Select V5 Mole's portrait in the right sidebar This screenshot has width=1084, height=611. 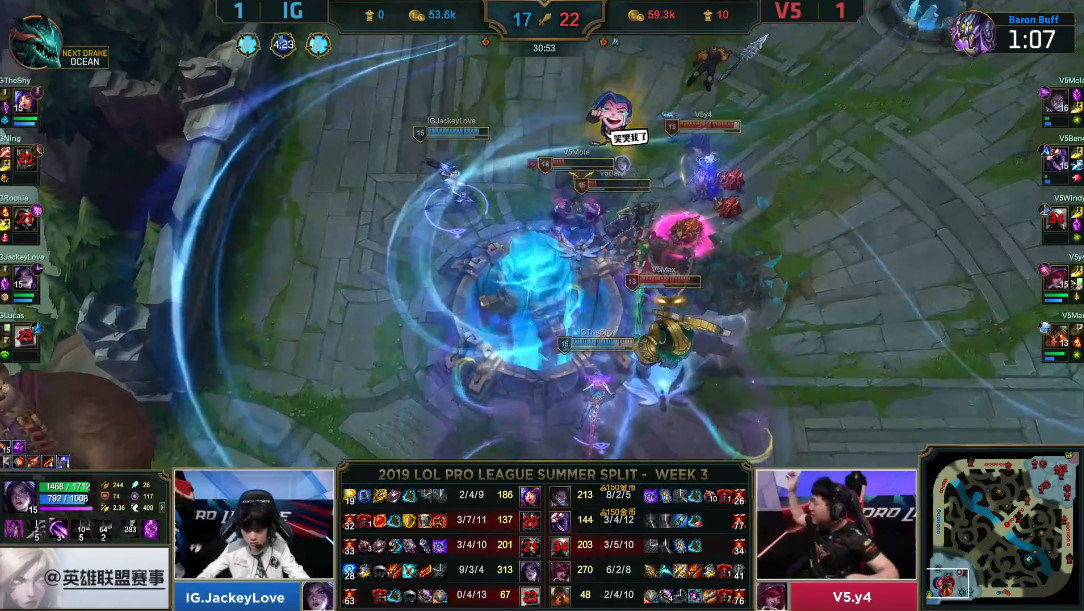pos(1056,101)
